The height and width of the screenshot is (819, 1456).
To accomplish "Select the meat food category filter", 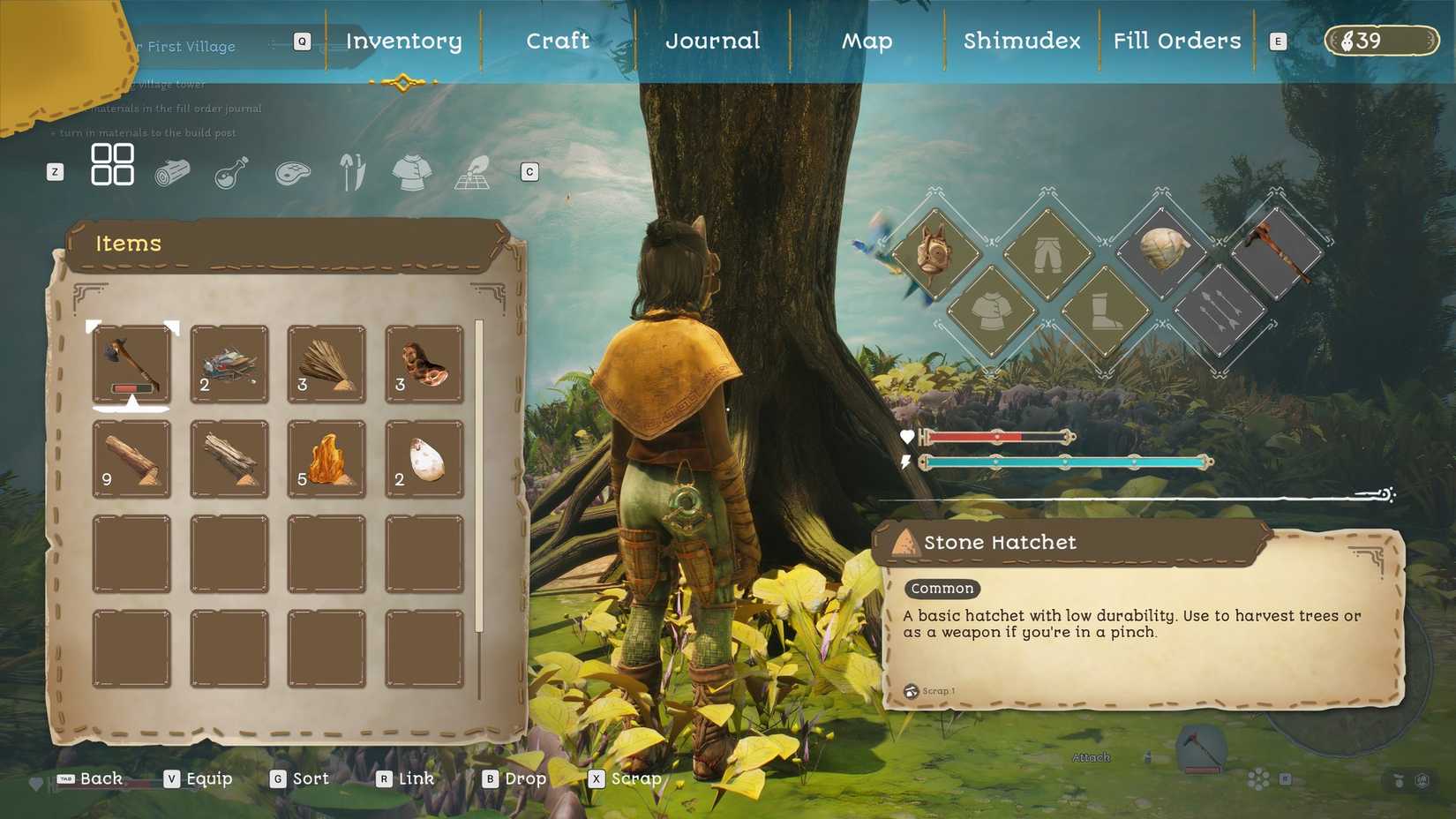I will (x=291, y=169).
